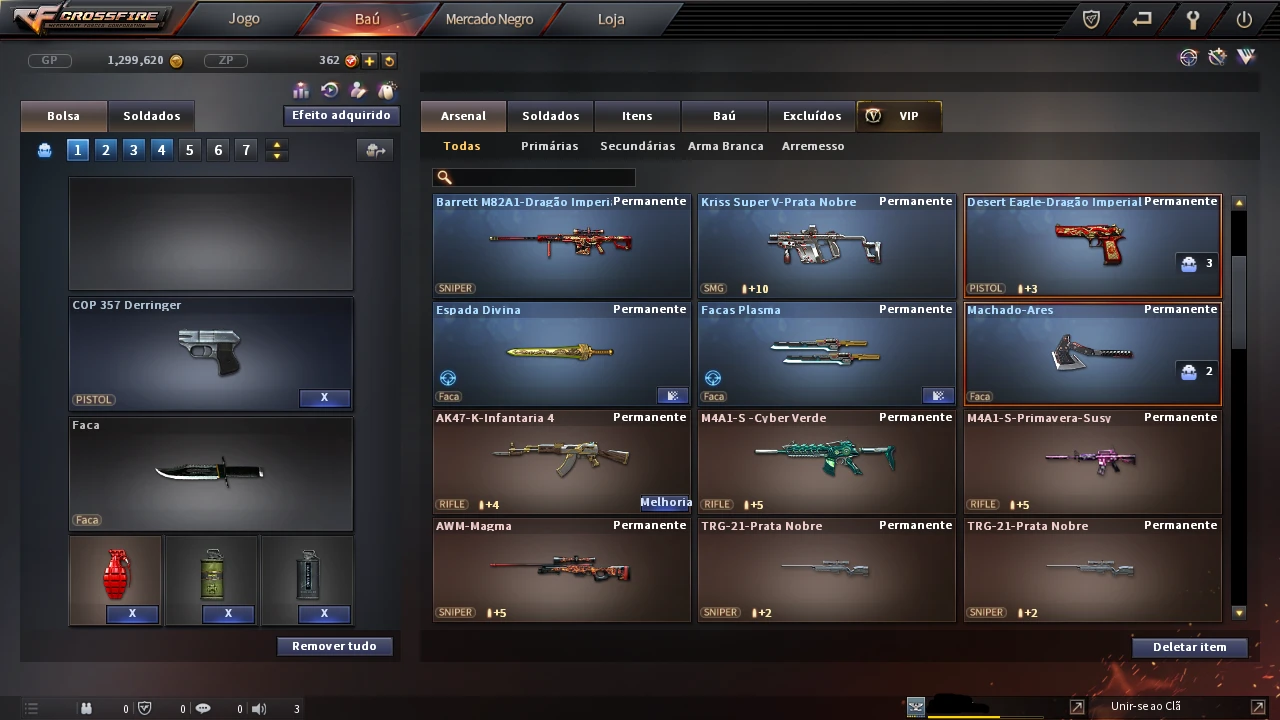1280x720 pixels.
Task: Switch to the Soldados inventory tab
Action: coord(550,116)
